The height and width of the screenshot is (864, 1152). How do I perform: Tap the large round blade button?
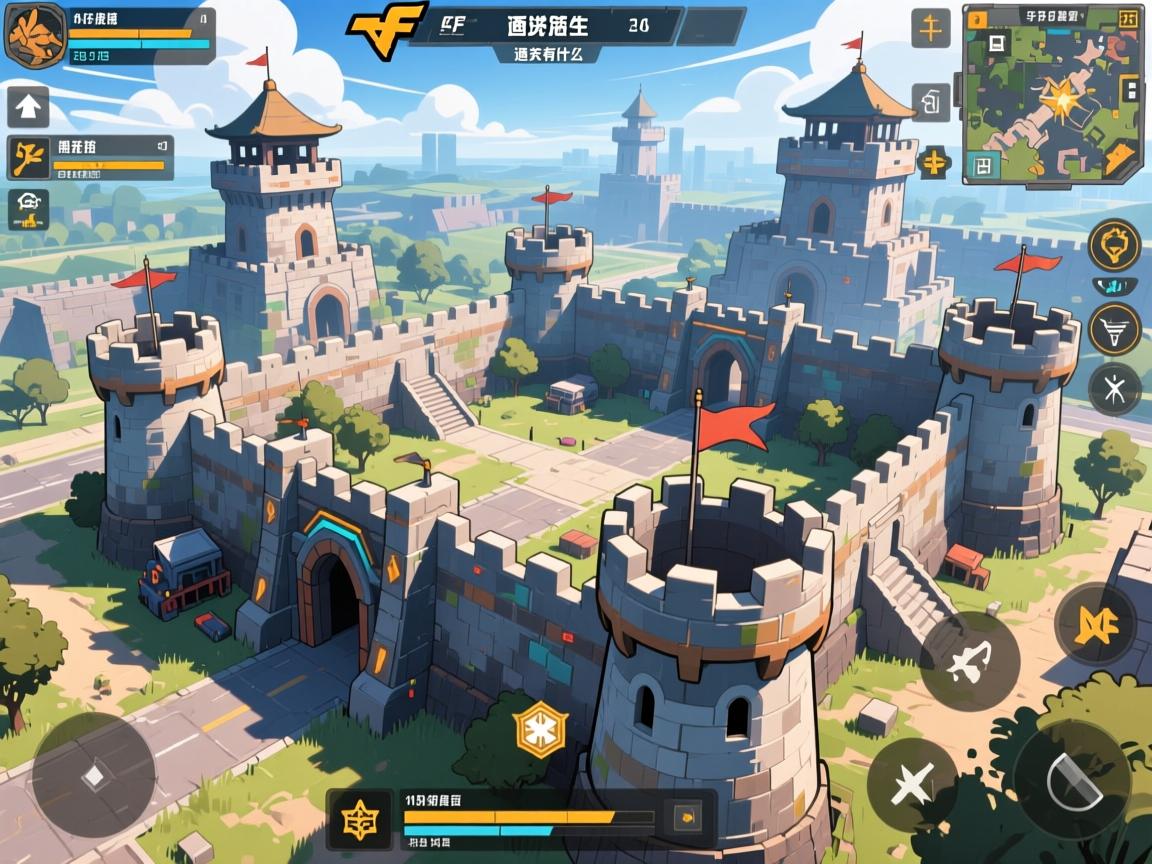[x=1072, y=780]
